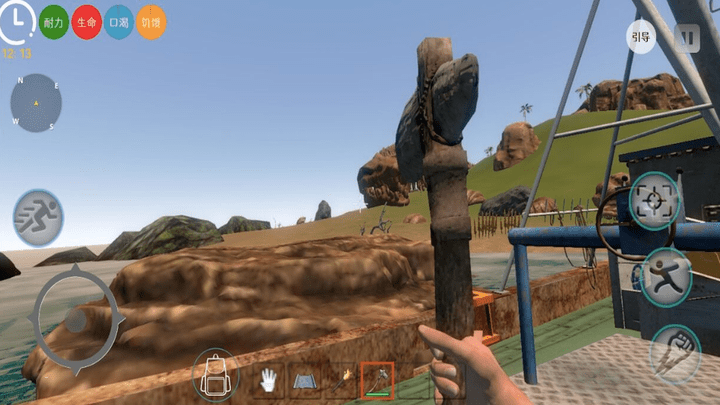The image size is (720, 405).
Task: Tap the 引导 guide button
Action: point(641,38)
